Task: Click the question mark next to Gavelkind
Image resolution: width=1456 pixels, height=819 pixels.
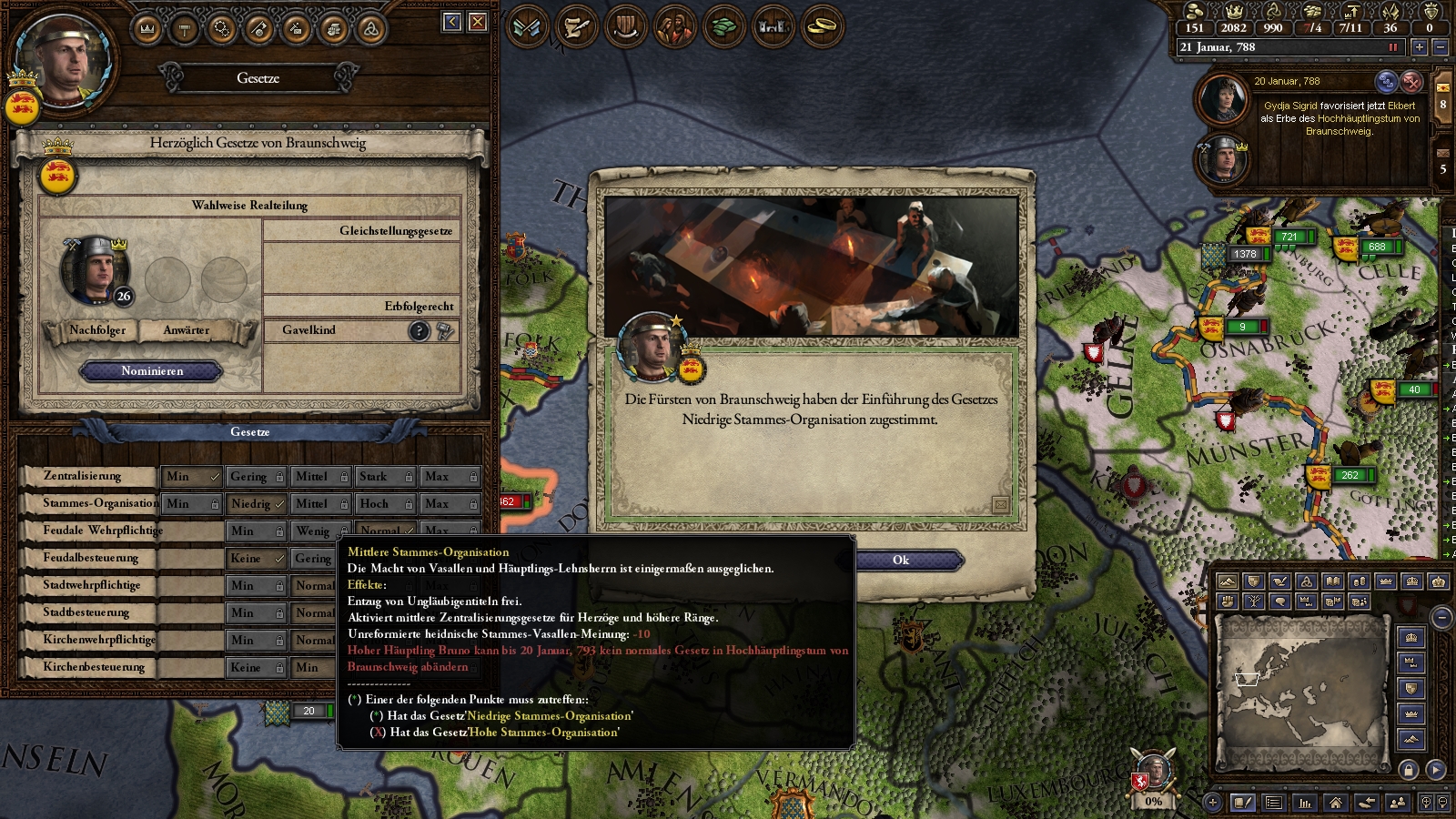Action: 419,331
